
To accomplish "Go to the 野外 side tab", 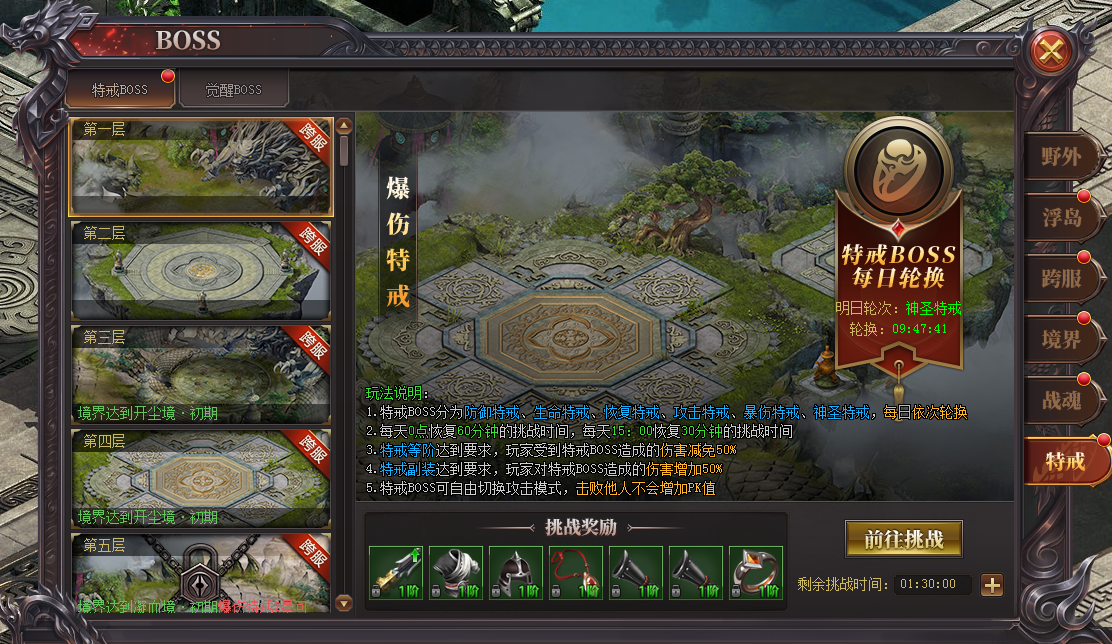I will [1062, 157].
